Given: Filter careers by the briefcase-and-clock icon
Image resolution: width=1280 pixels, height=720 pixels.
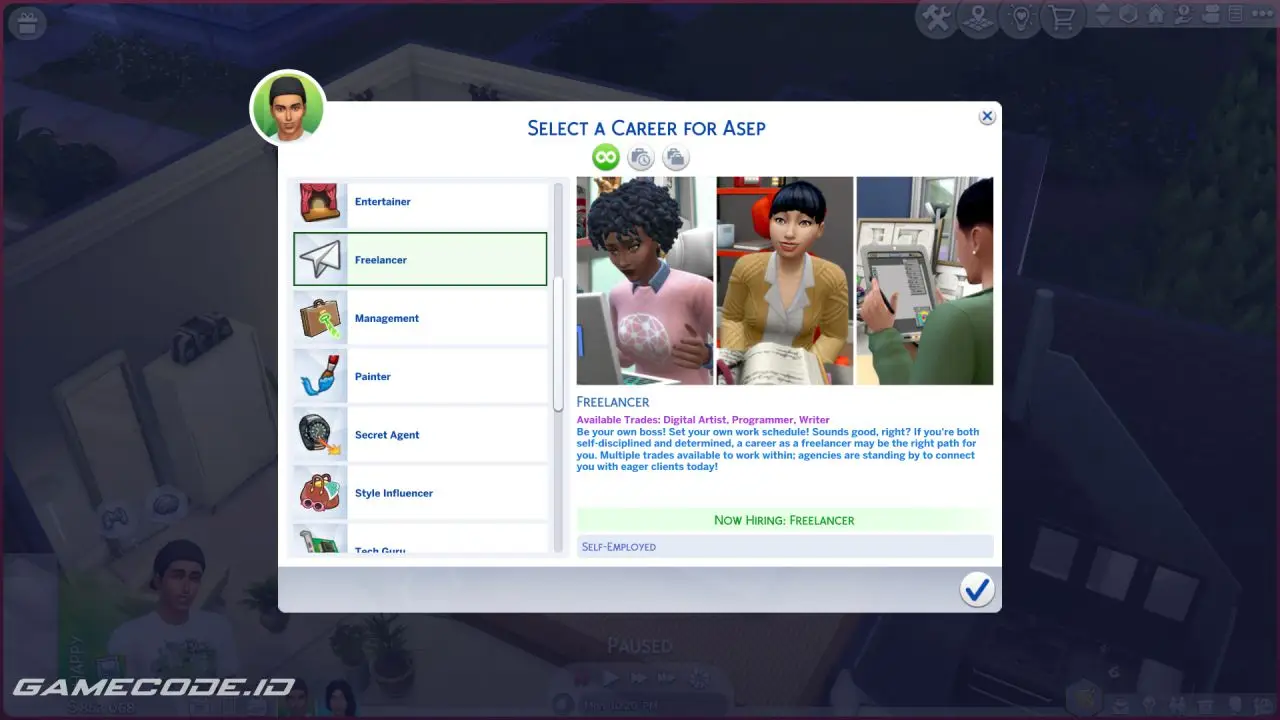Looking at the screenshot, I should pos(640,157).
